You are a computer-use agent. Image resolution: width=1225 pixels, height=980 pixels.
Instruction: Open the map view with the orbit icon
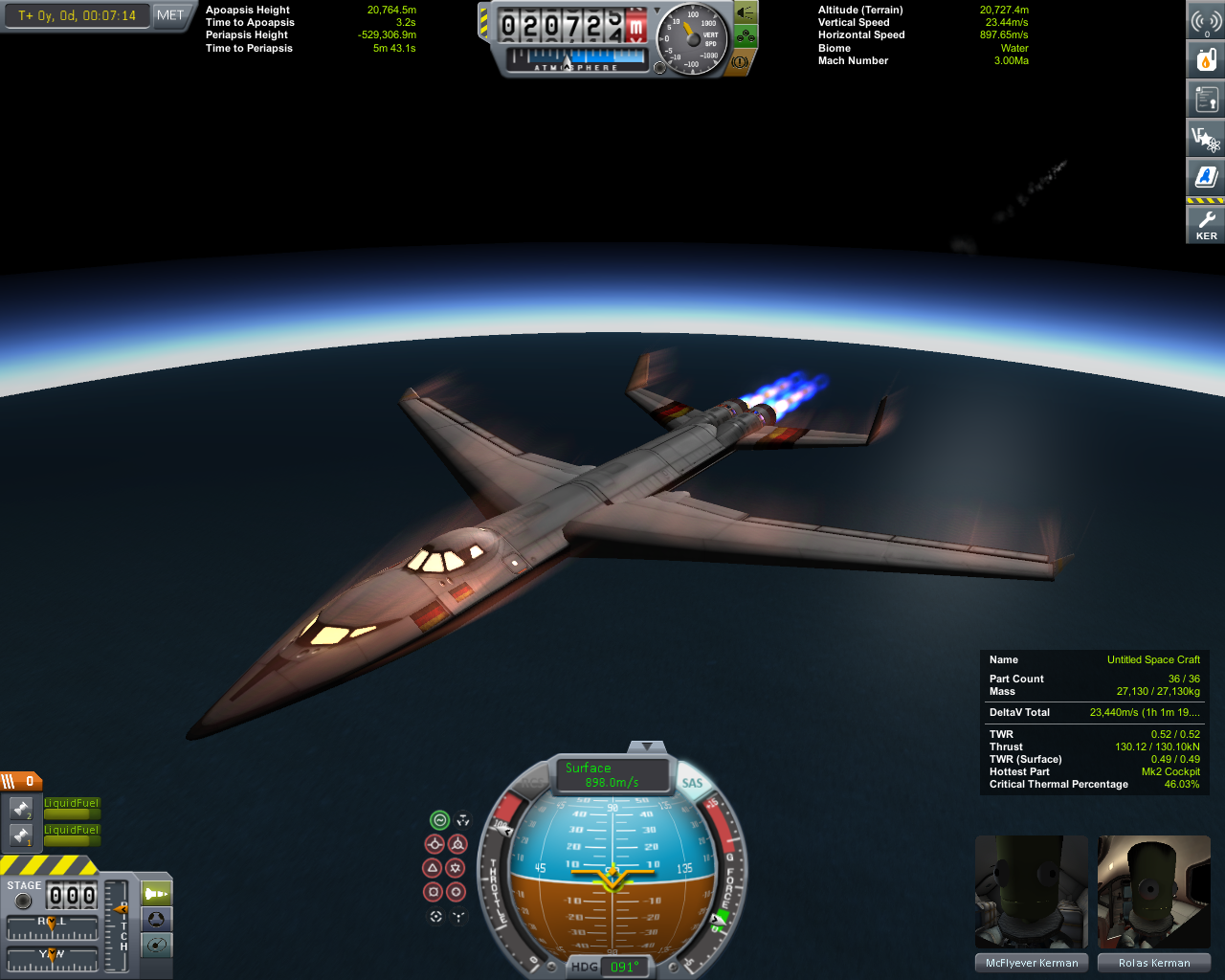156,946
